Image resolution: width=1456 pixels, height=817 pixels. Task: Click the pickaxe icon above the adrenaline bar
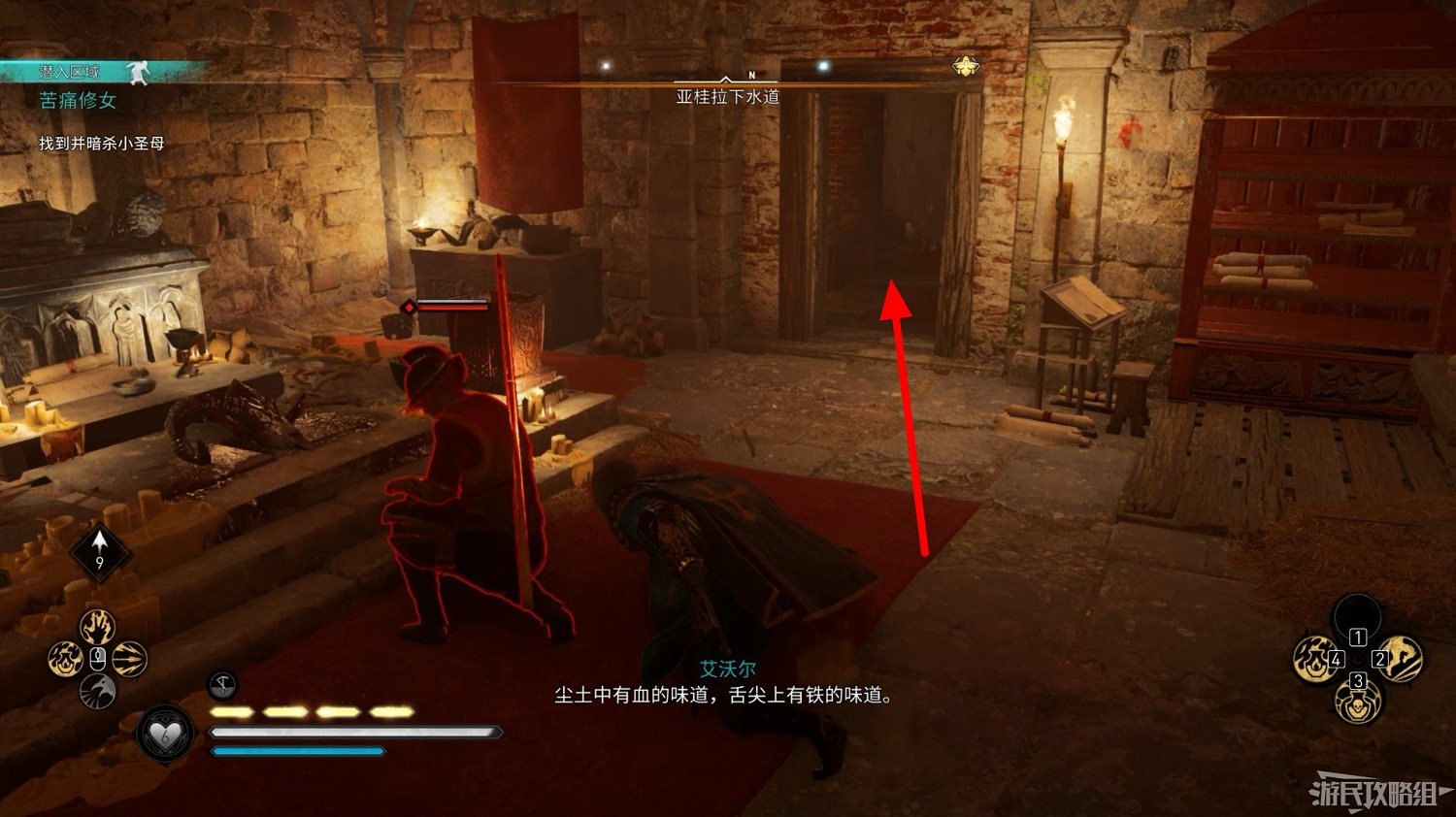pyautogui.click(x=221, y=686)
